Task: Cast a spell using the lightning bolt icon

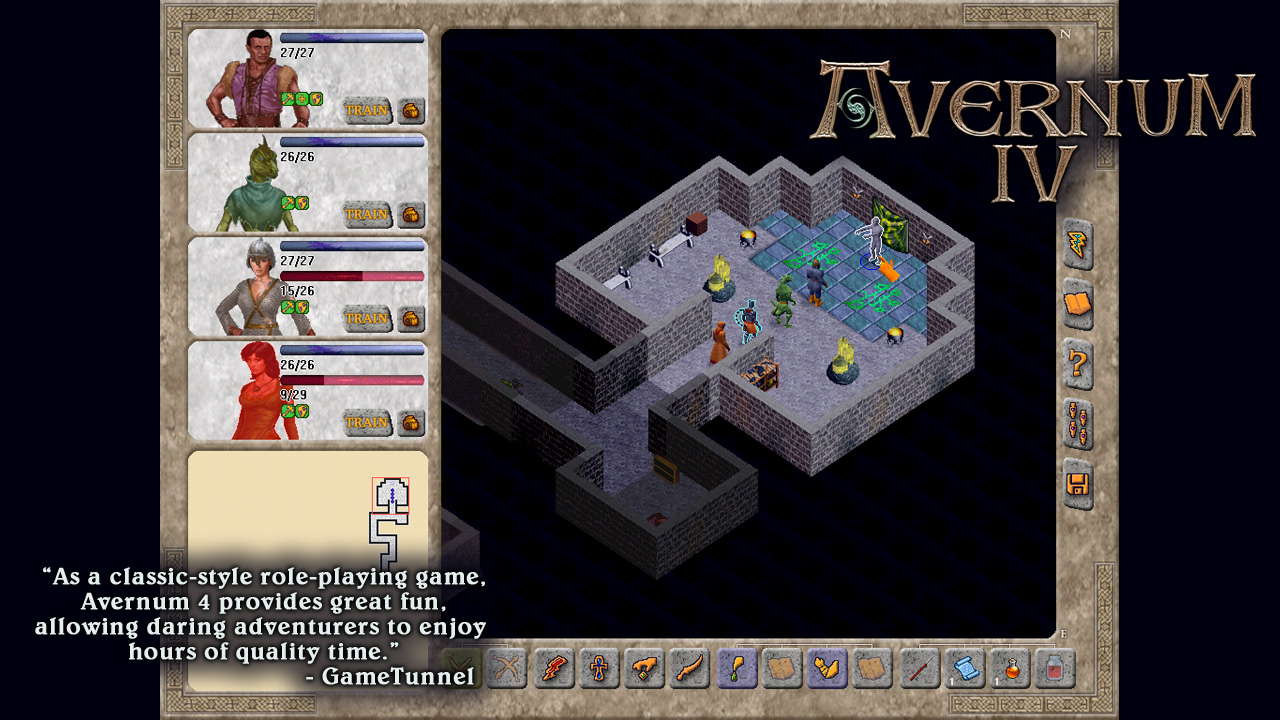Action: 1075,243
